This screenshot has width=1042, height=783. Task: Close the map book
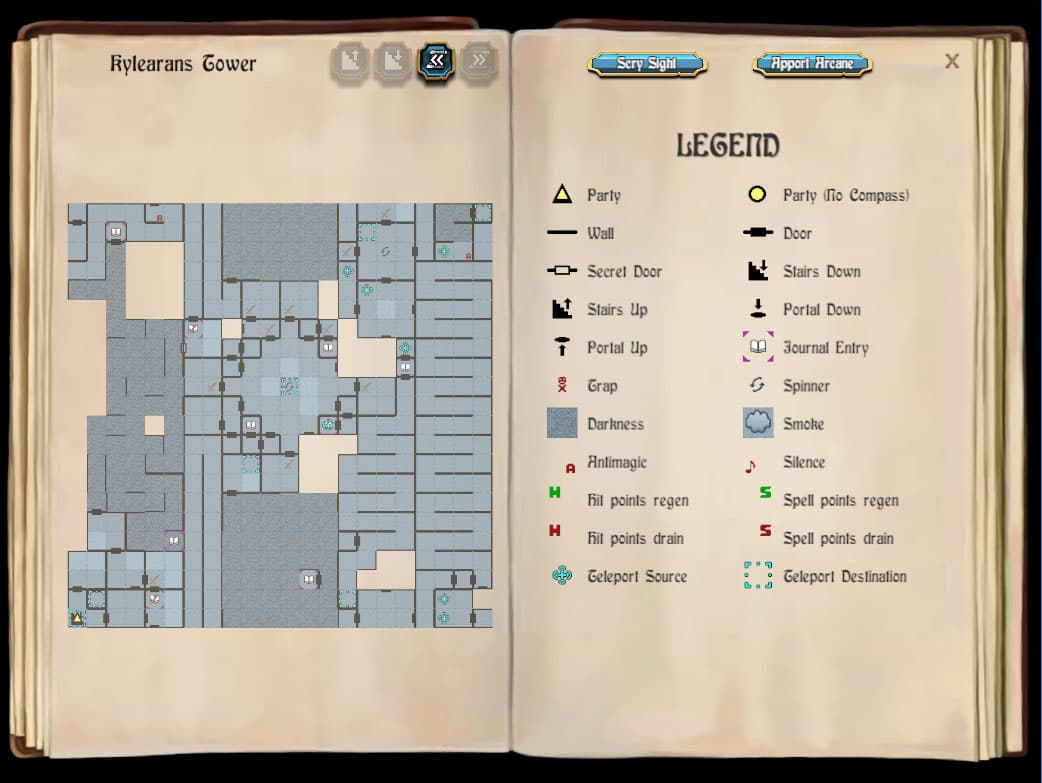coord(952,62)
